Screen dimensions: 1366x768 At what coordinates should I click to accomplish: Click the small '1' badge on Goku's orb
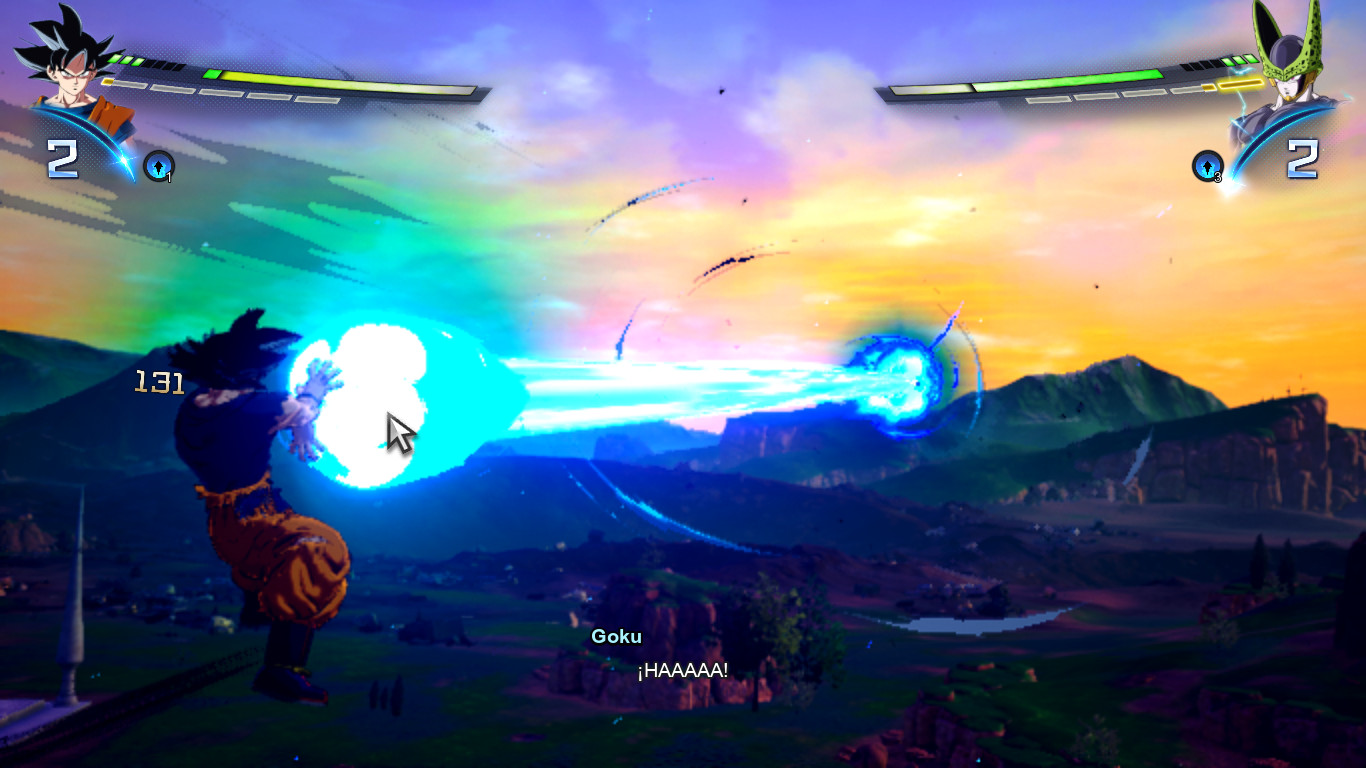(168, 177)
